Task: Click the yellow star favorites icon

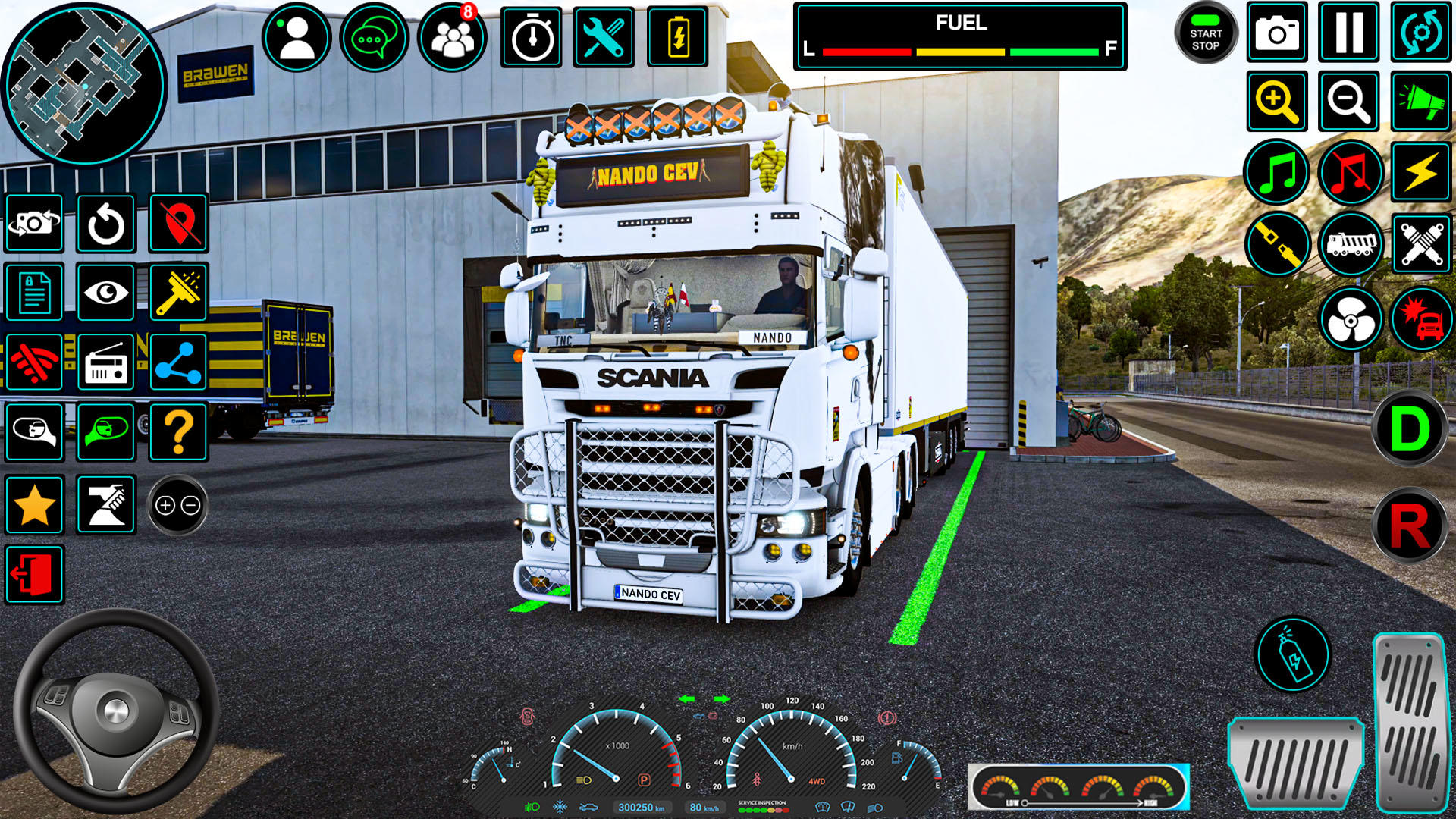Action: [34, 505]
